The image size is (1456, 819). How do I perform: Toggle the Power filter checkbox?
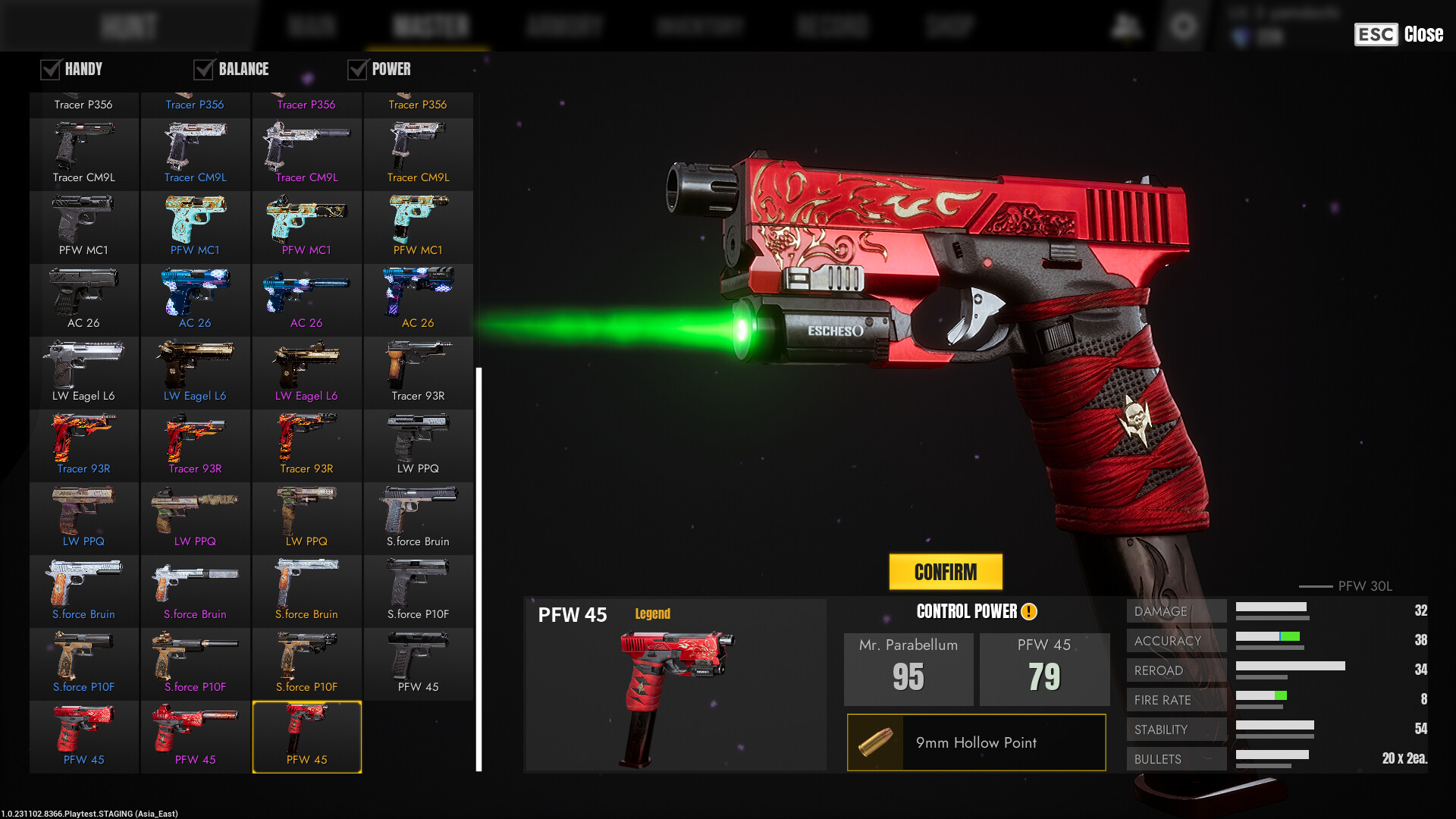pos(357,70)
